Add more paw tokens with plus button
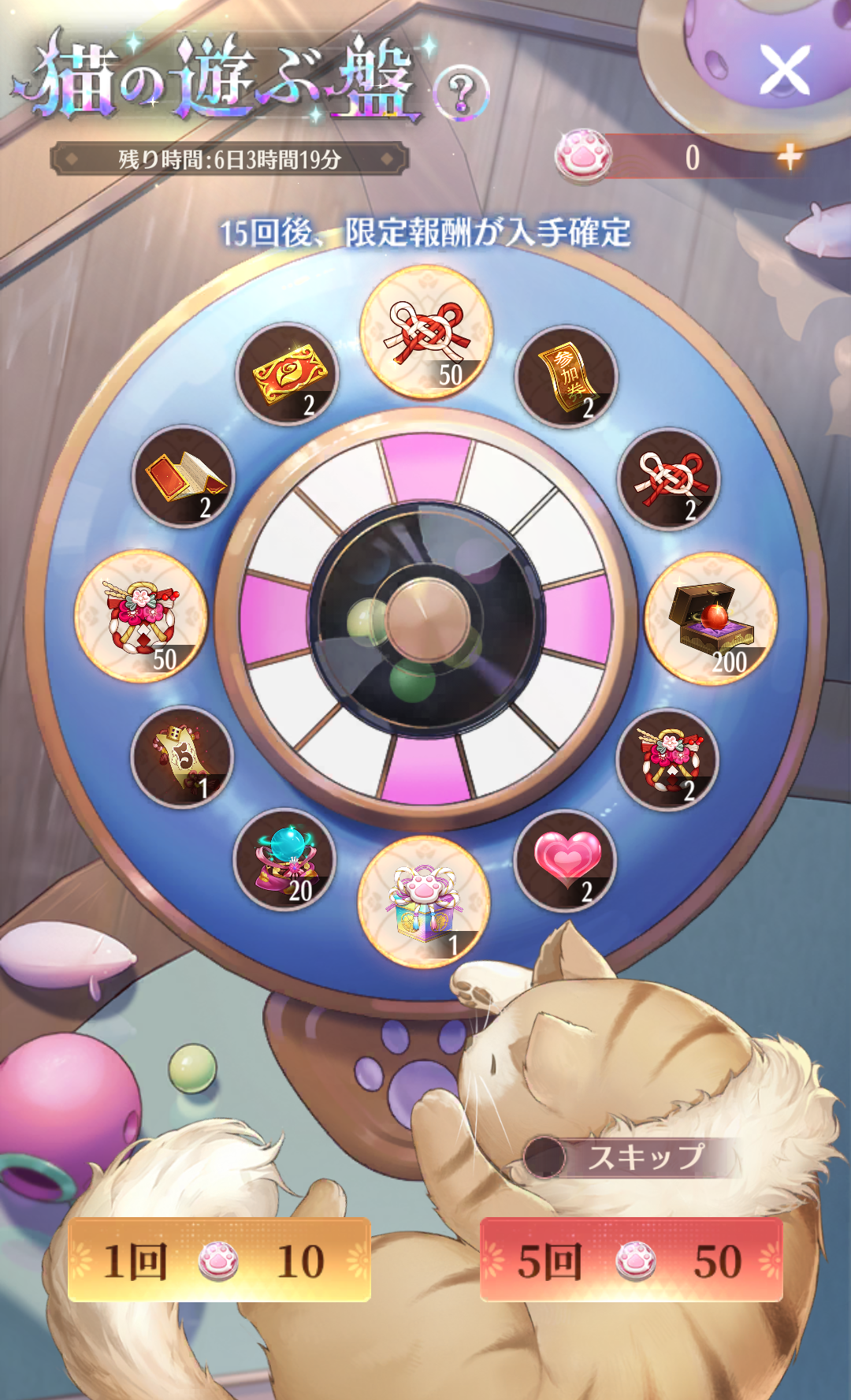Screen dimensions: 851x1400 [x=789, y=157]
